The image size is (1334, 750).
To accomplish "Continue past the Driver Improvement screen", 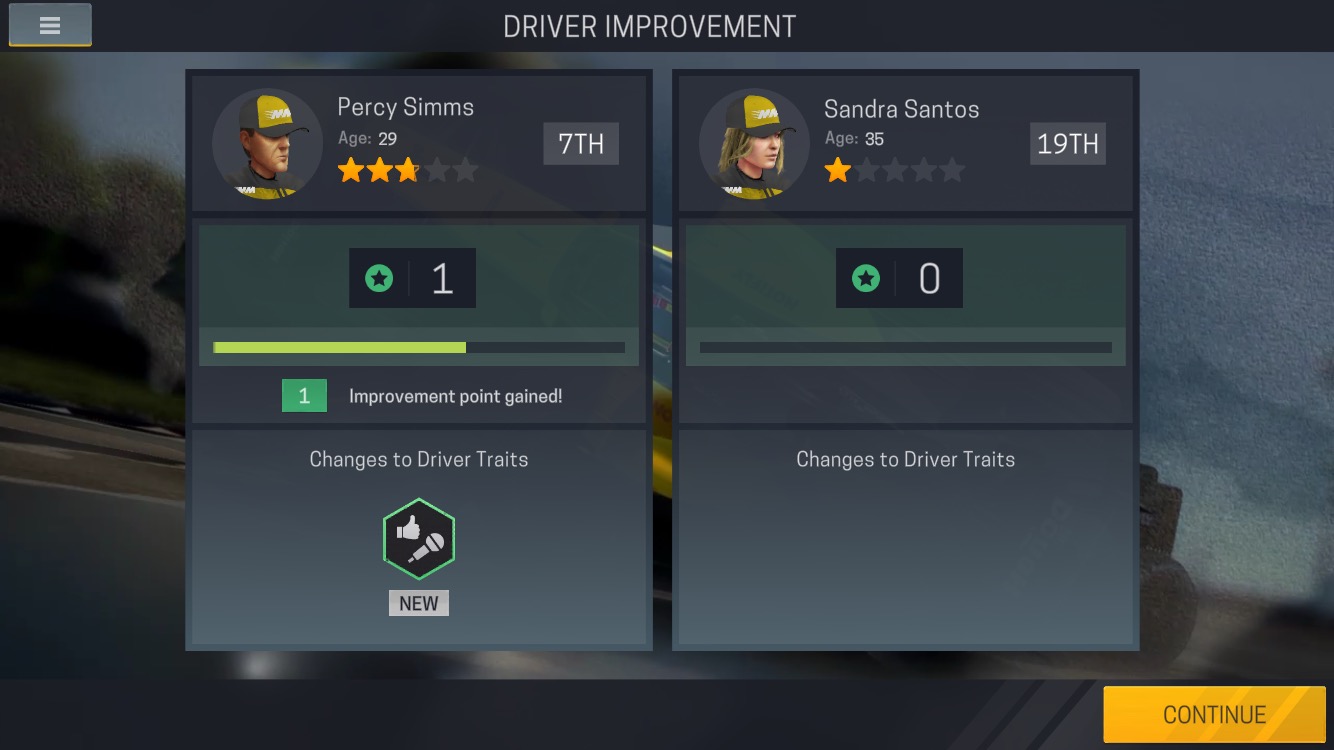I will pyautogui.click(x=1214, y=714).
